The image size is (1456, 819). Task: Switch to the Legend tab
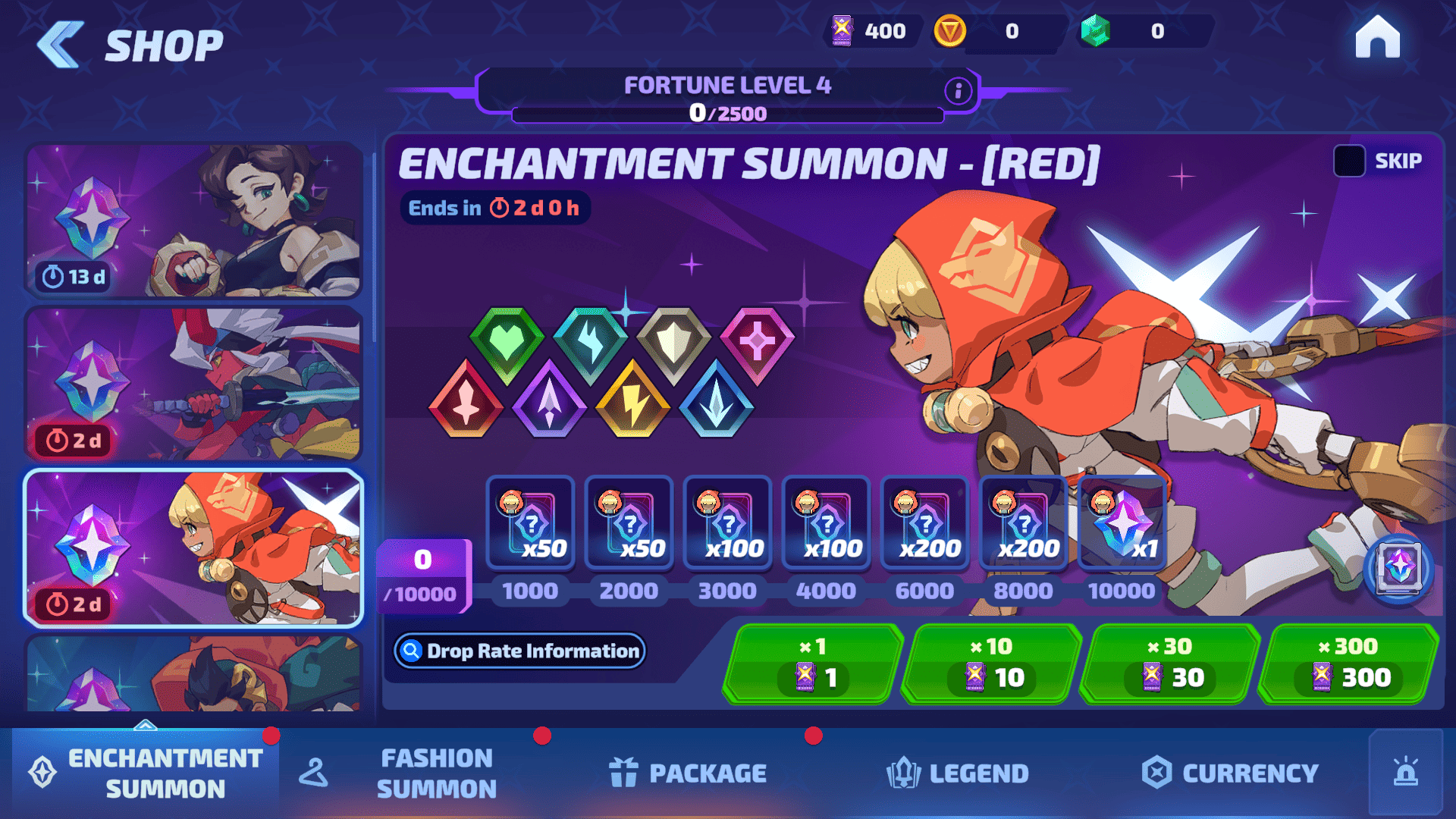[958, 773]
